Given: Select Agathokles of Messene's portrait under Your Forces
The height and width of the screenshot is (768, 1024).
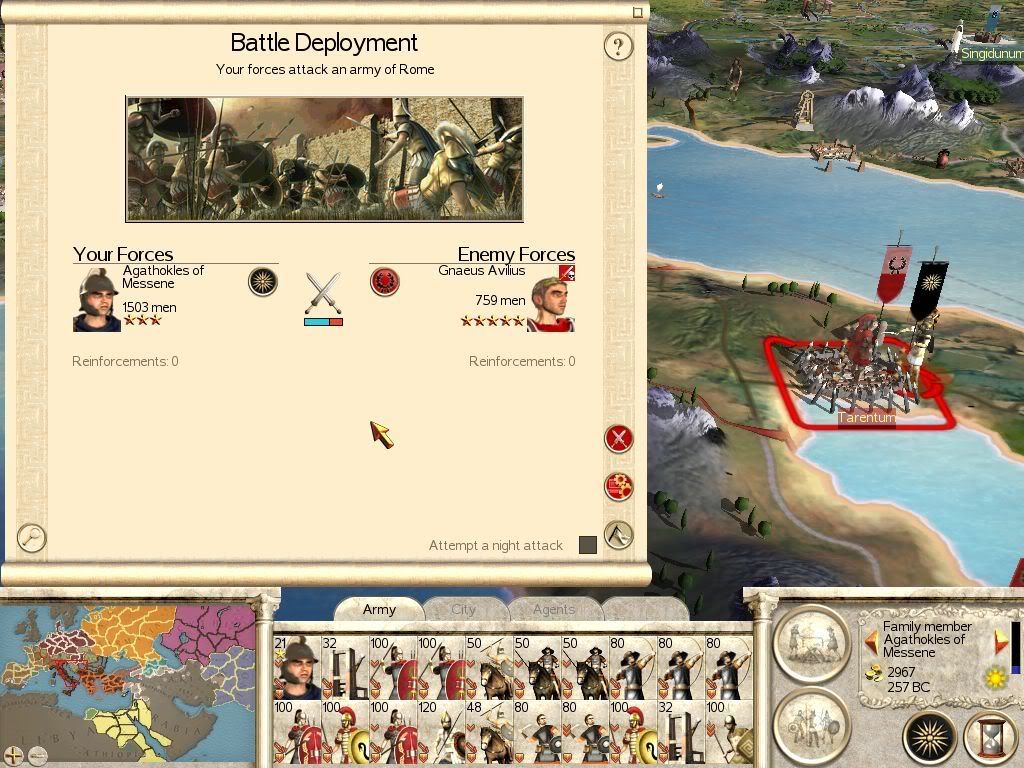Looking at the screenshot, I should [97, 299].
